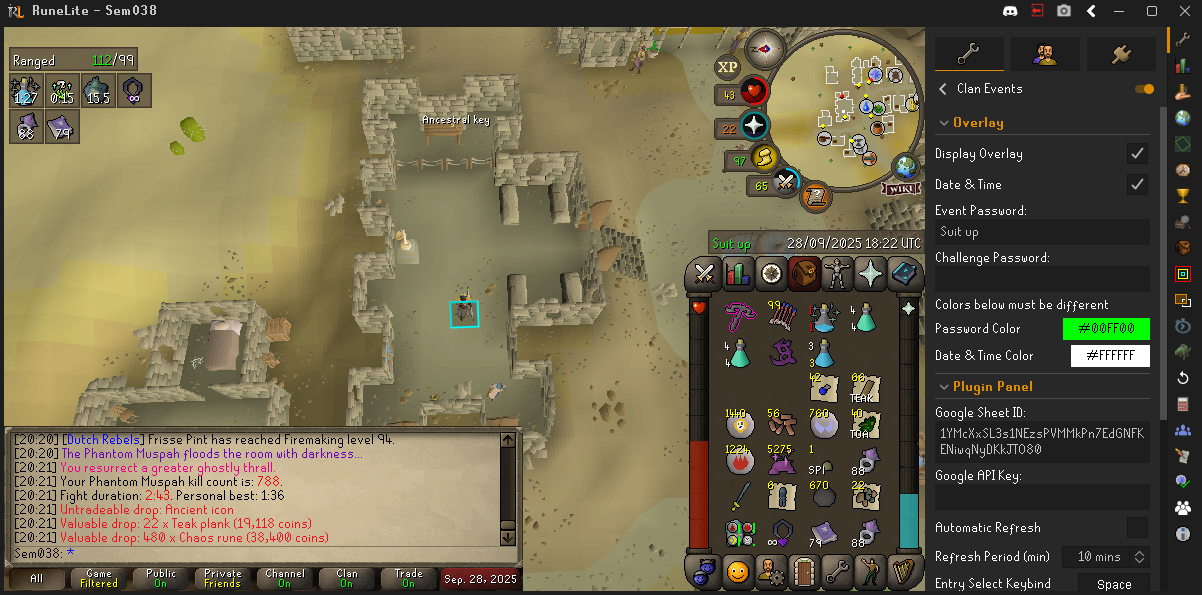Select the Teak plank stack in inventory
Viewport: 1202px width, 595px height.
(x=865, y=389)
